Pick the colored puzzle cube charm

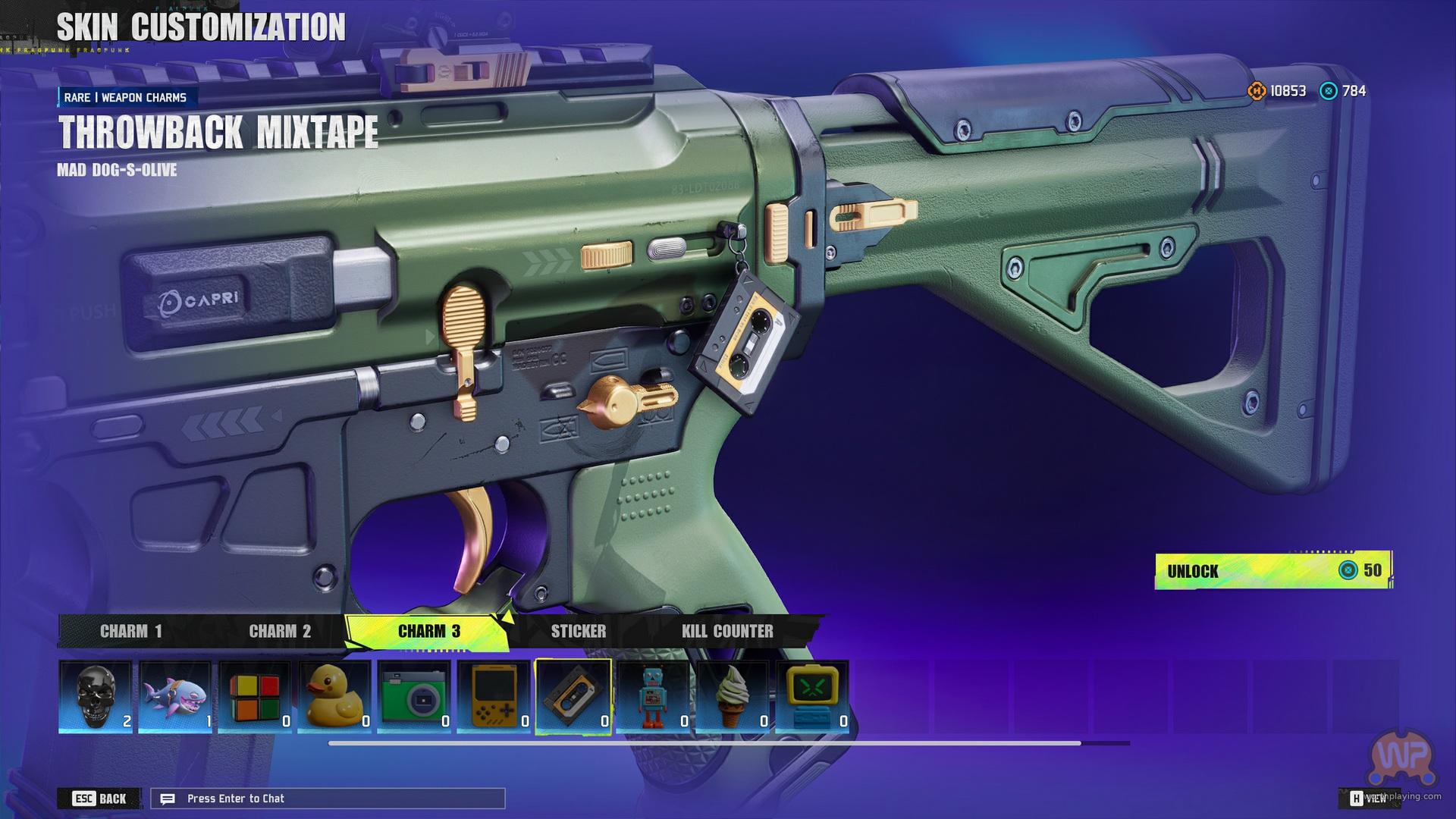click(255, 696)
